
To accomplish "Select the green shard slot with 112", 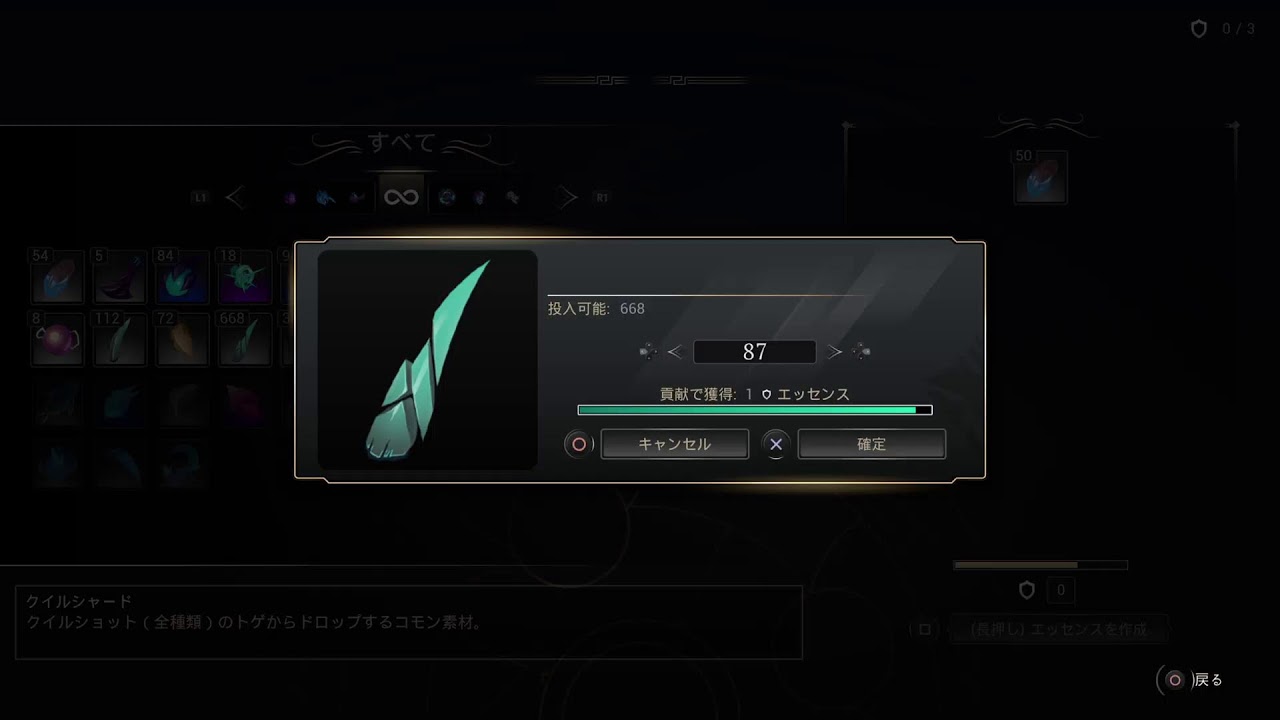I will coord(119,339).
